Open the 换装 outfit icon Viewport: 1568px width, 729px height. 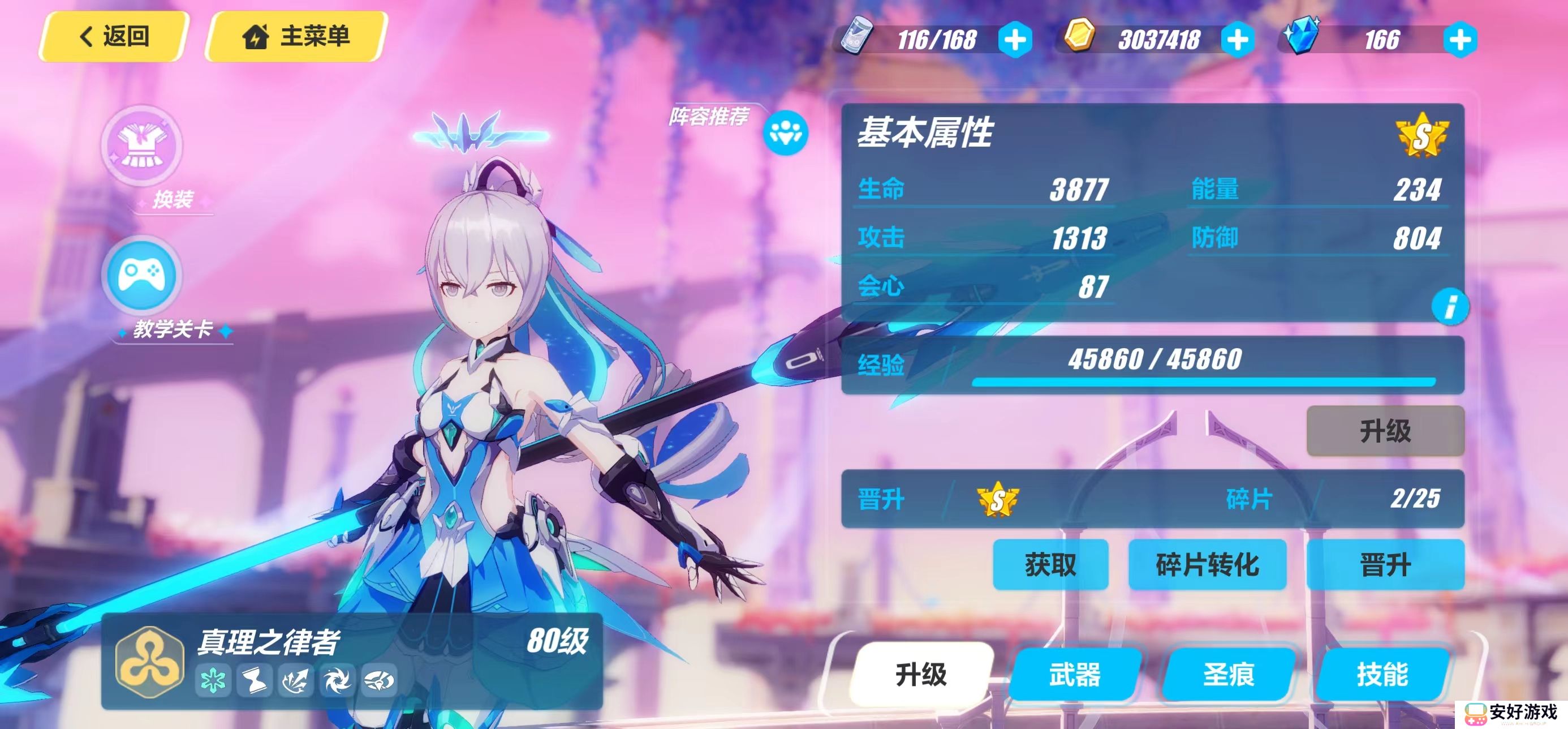(142, 146)
